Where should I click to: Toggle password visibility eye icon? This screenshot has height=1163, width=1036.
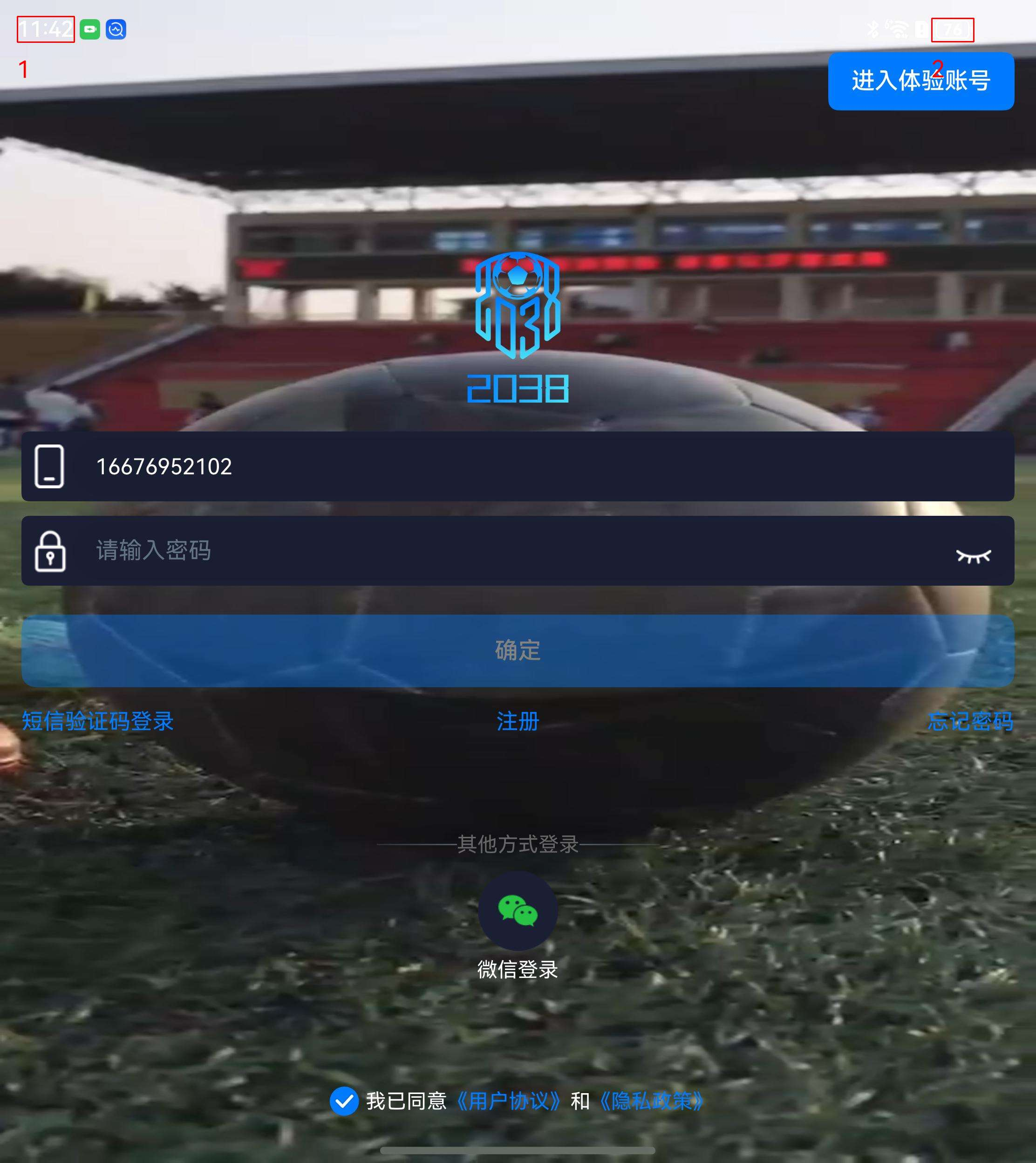point(973,555)
